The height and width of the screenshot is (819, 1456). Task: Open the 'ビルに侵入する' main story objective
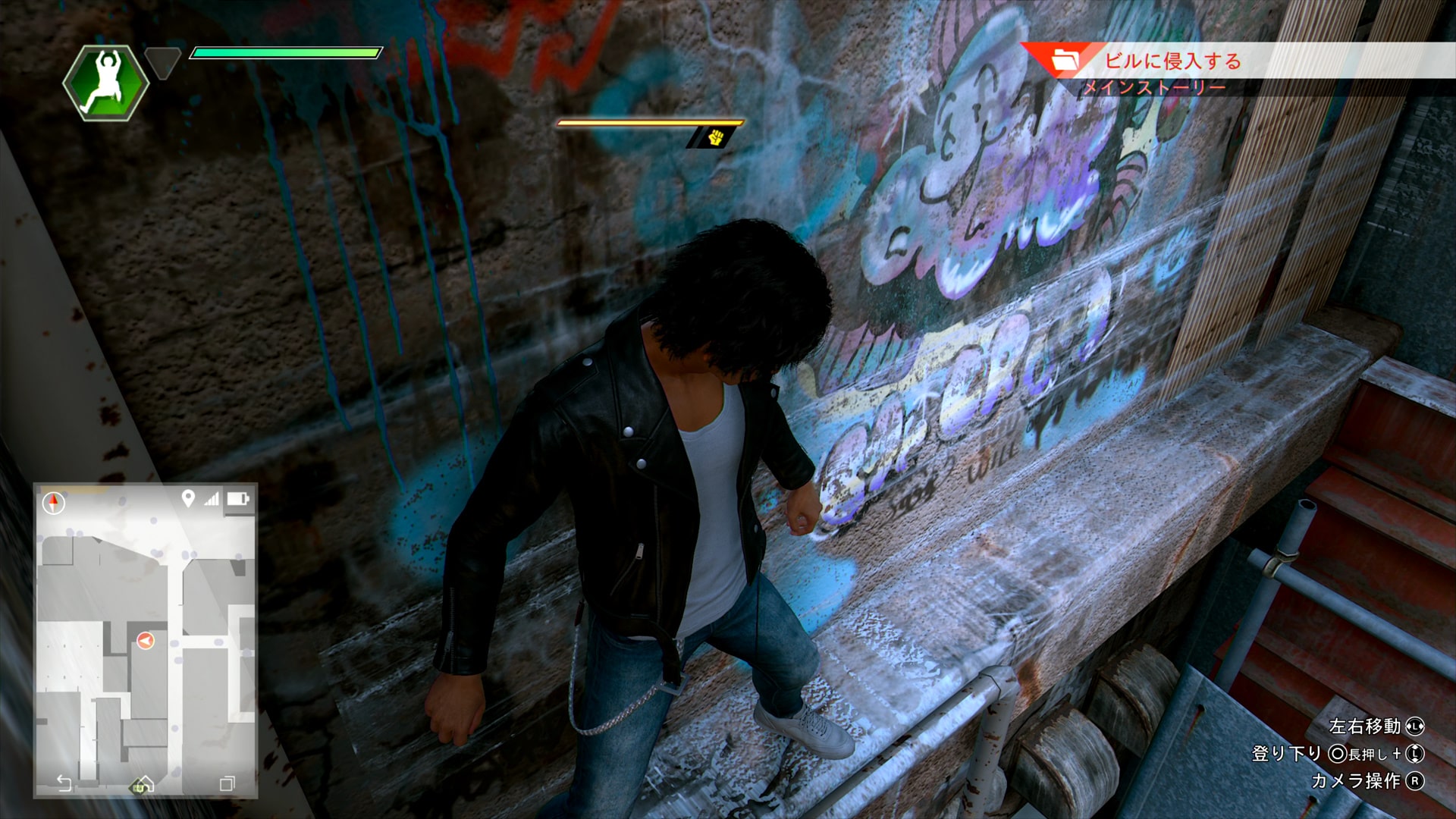1172,61
